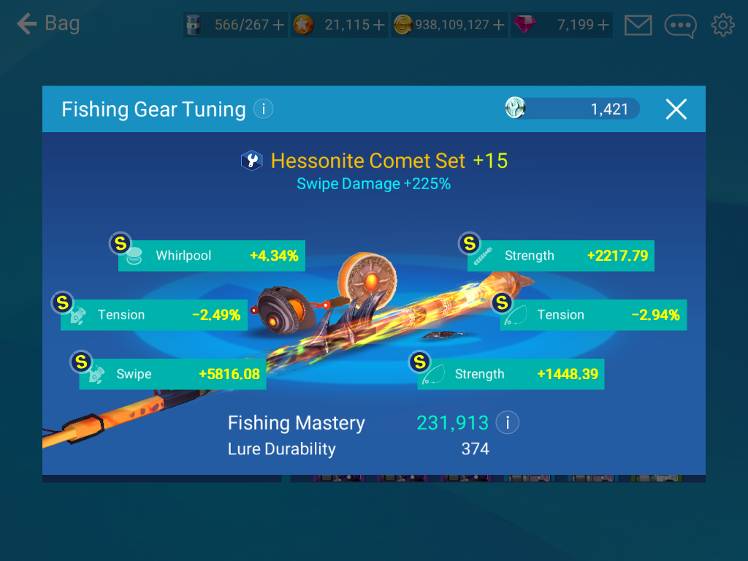Show info about Fishing Gear Tuning
The image size is (748, 561).
point(263,109)
